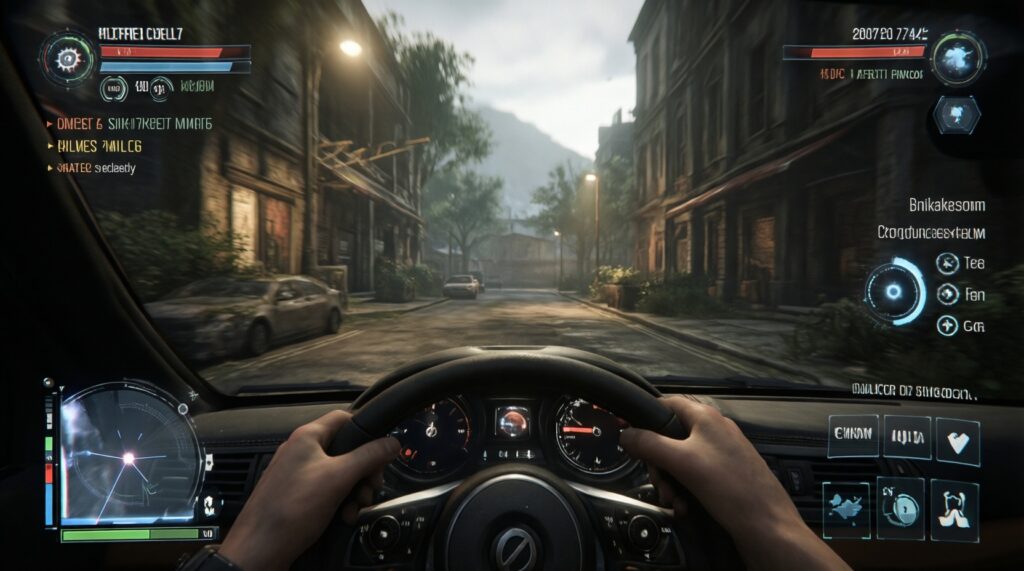Choose the Tee option
This screenshot has width=1024, height=571.
point(948,263)
